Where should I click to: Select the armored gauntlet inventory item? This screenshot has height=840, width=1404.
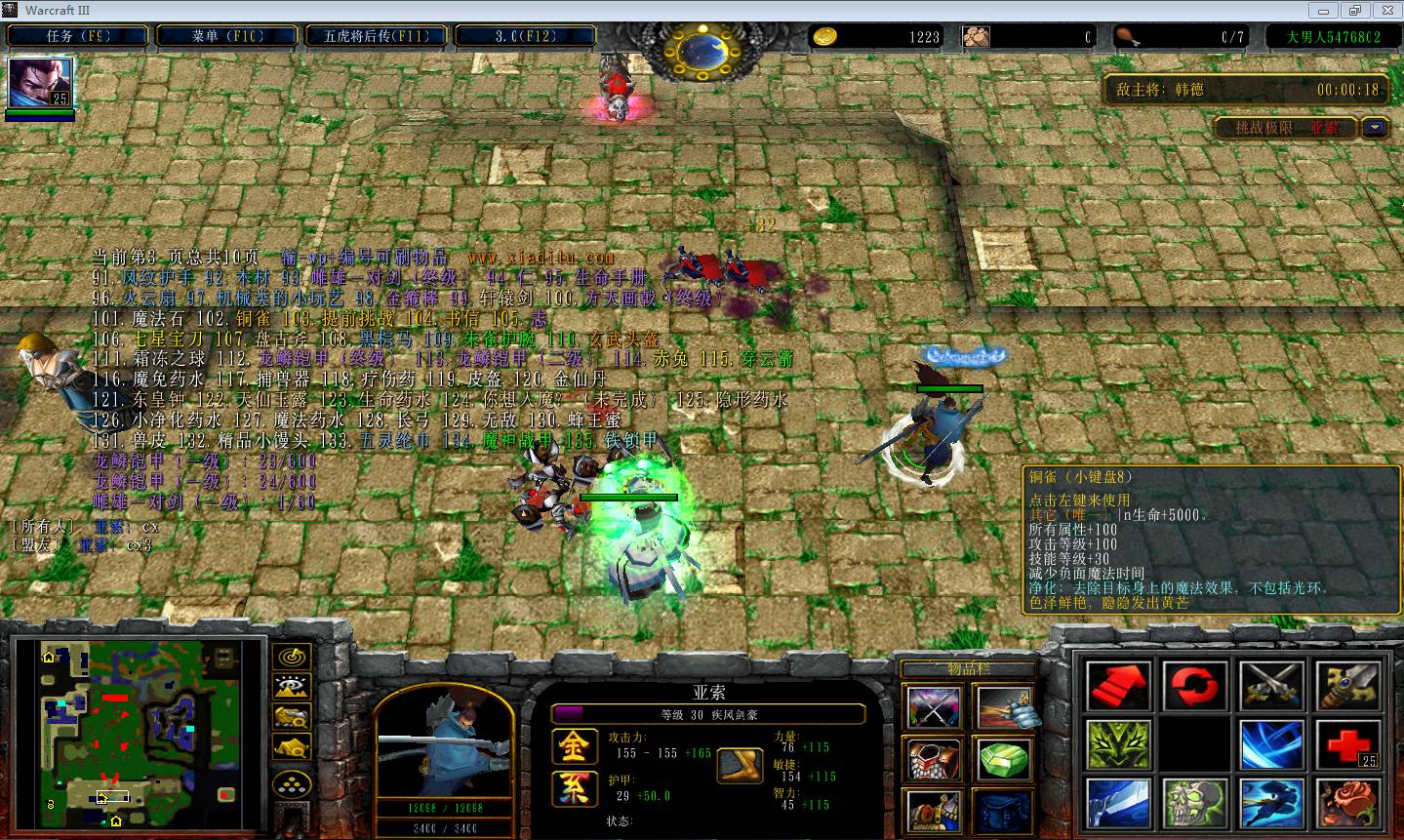click(1004, 707)
